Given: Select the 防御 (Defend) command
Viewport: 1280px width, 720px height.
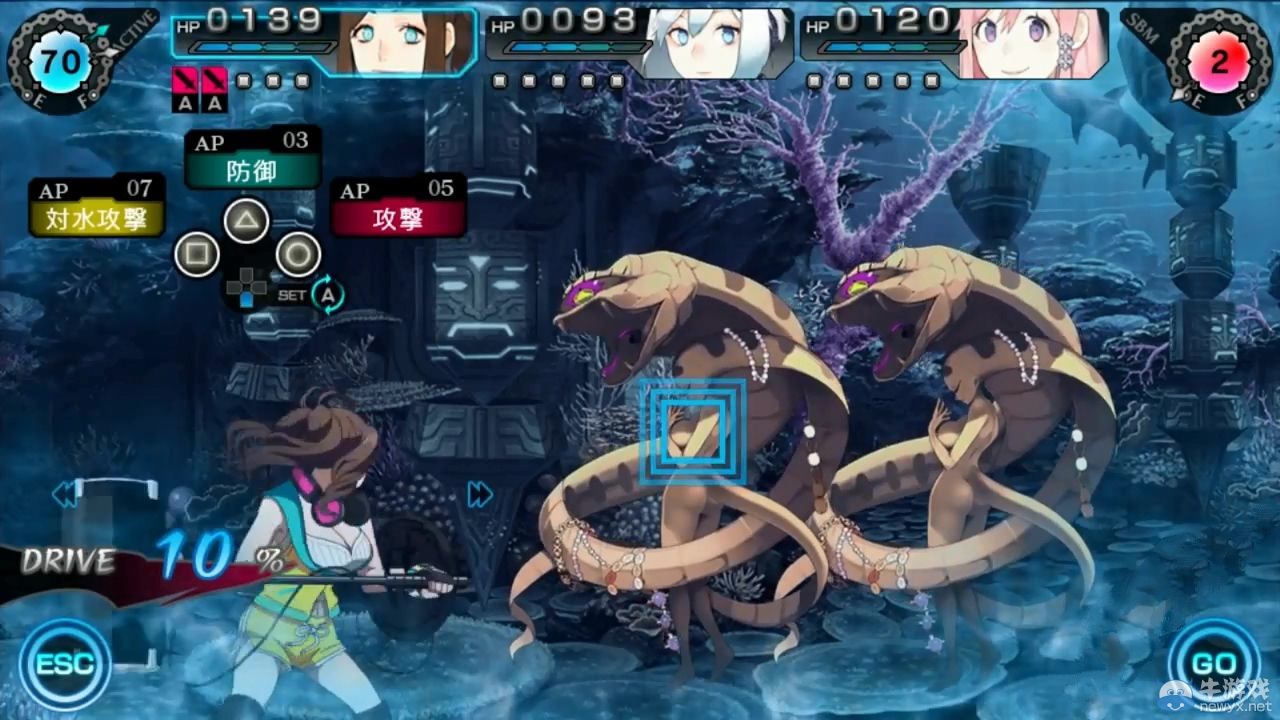Looking at the screenshot, I should (253, 170).
